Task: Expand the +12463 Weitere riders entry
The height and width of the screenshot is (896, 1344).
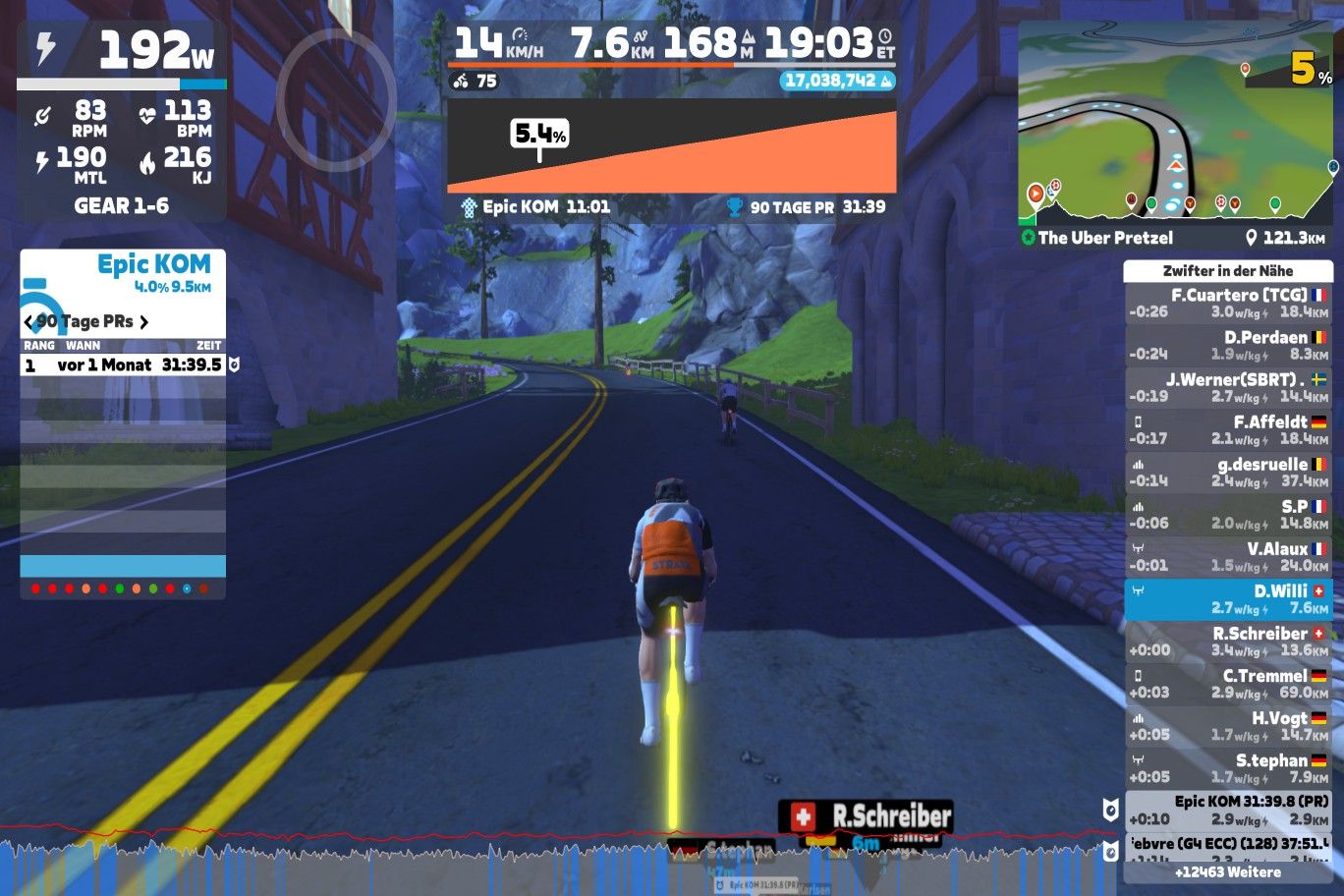Action: (1228, 871)
